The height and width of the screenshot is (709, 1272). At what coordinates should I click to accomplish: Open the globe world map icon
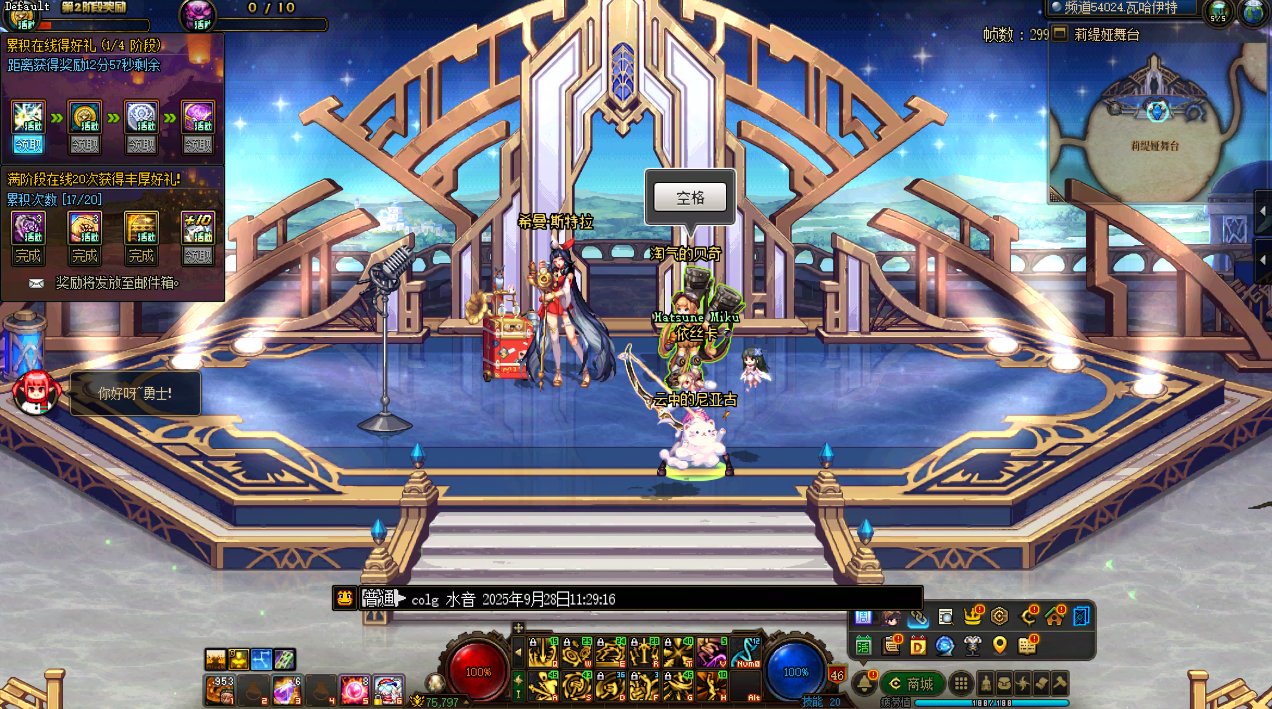pos(1253,12)
